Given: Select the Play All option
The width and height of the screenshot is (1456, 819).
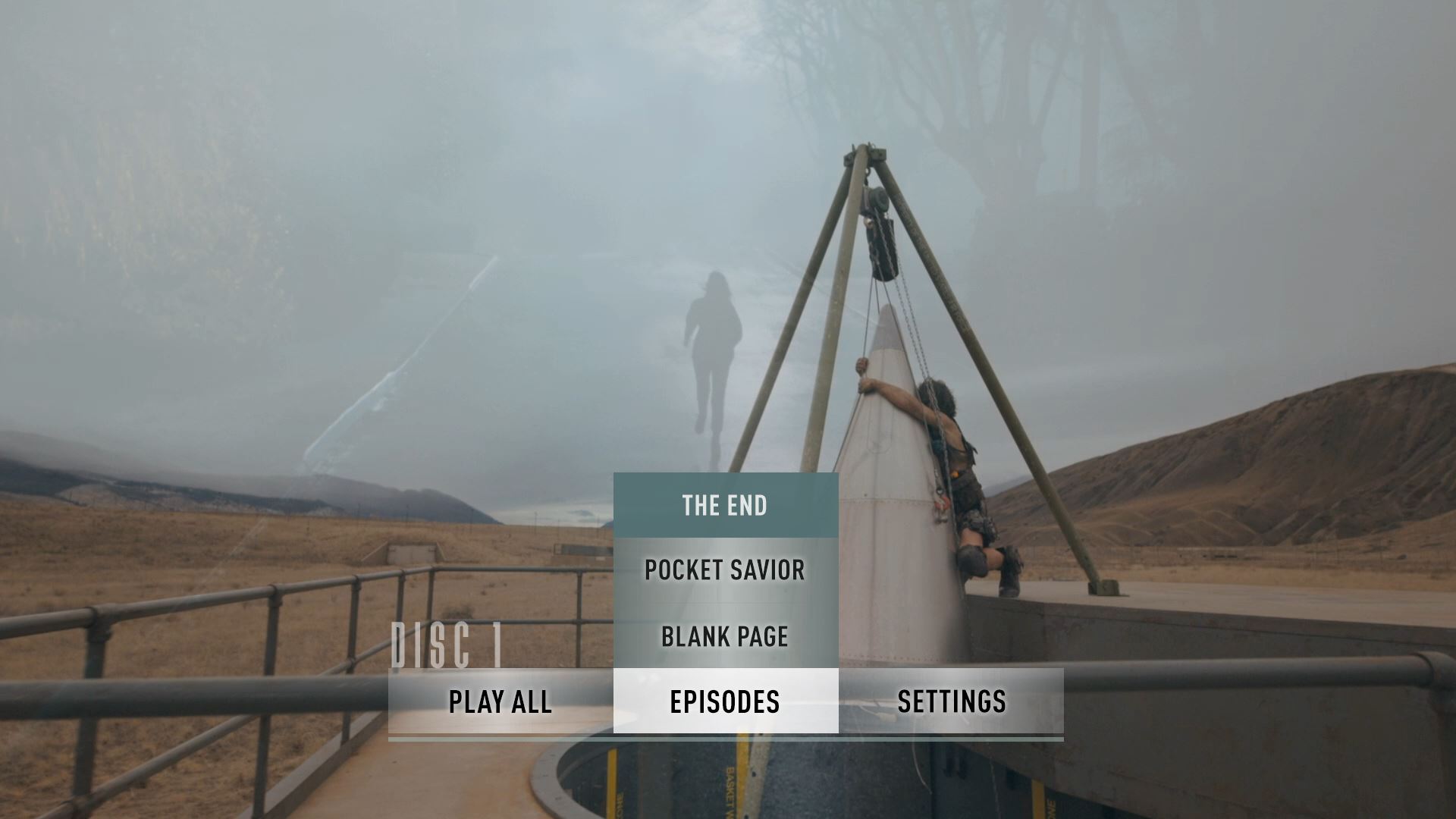Looking at the screenshot, I should click(x=500, y=701).
